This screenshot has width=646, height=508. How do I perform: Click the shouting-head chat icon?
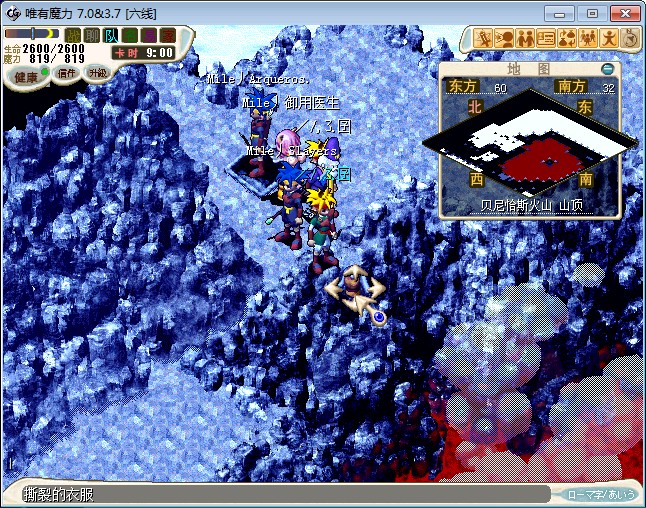[505, 39]
